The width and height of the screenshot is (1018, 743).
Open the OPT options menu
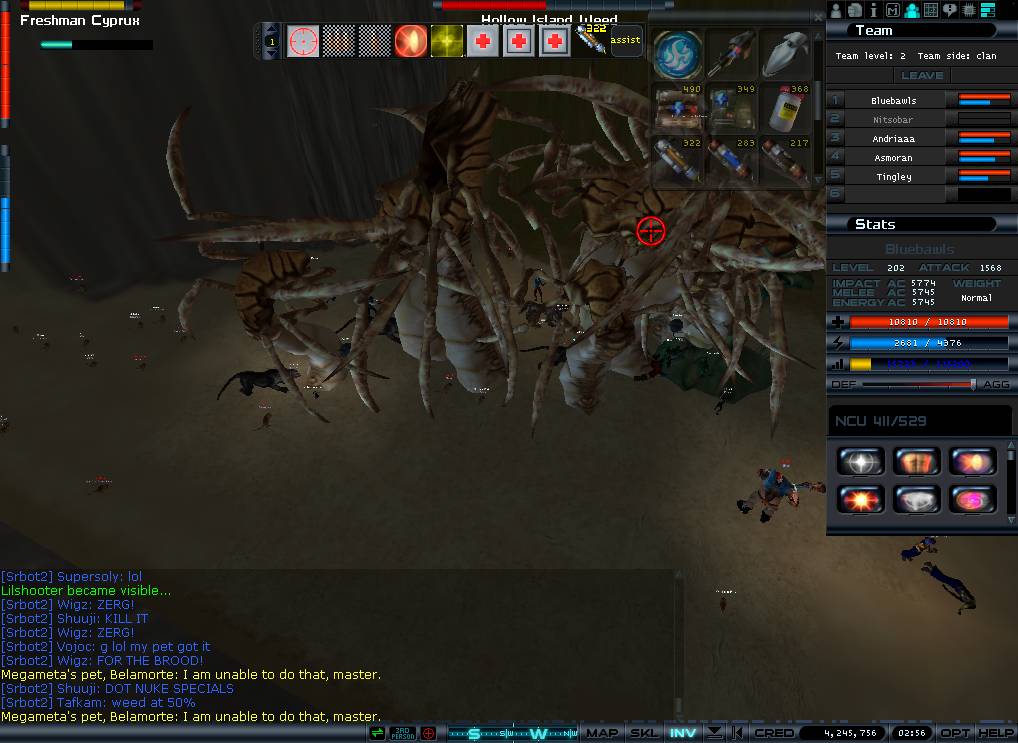coord(955,733)
